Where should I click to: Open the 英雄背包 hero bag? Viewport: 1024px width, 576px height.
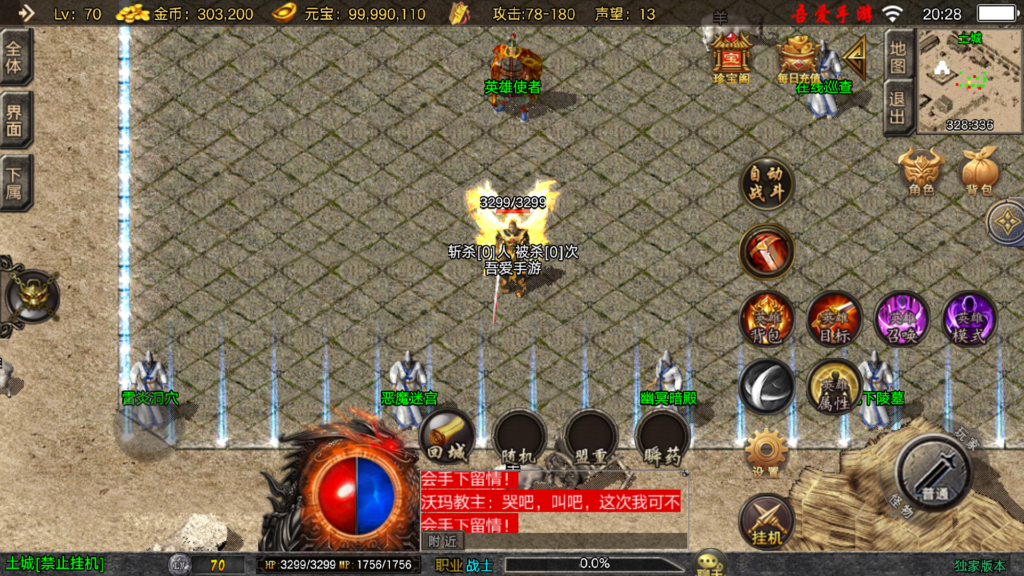pyautogui.click(x=767, y=319)
